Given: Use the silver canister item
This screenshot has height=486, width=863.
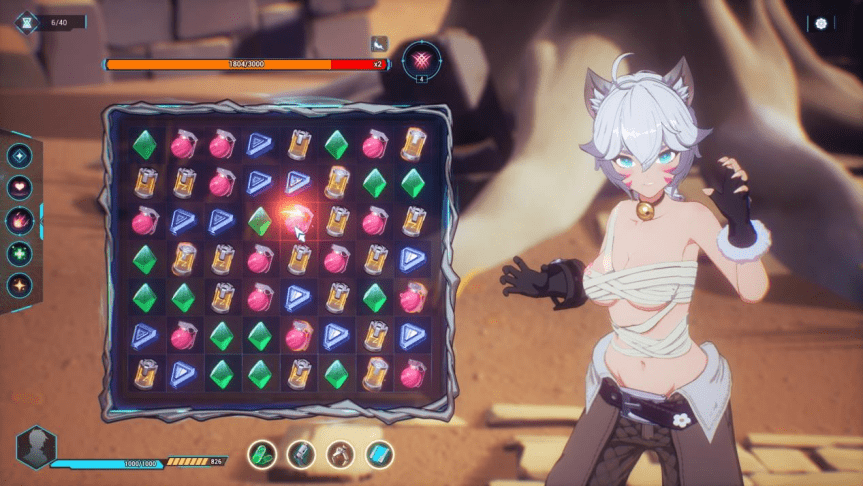Looking at the screenshot, I should 301,454.
